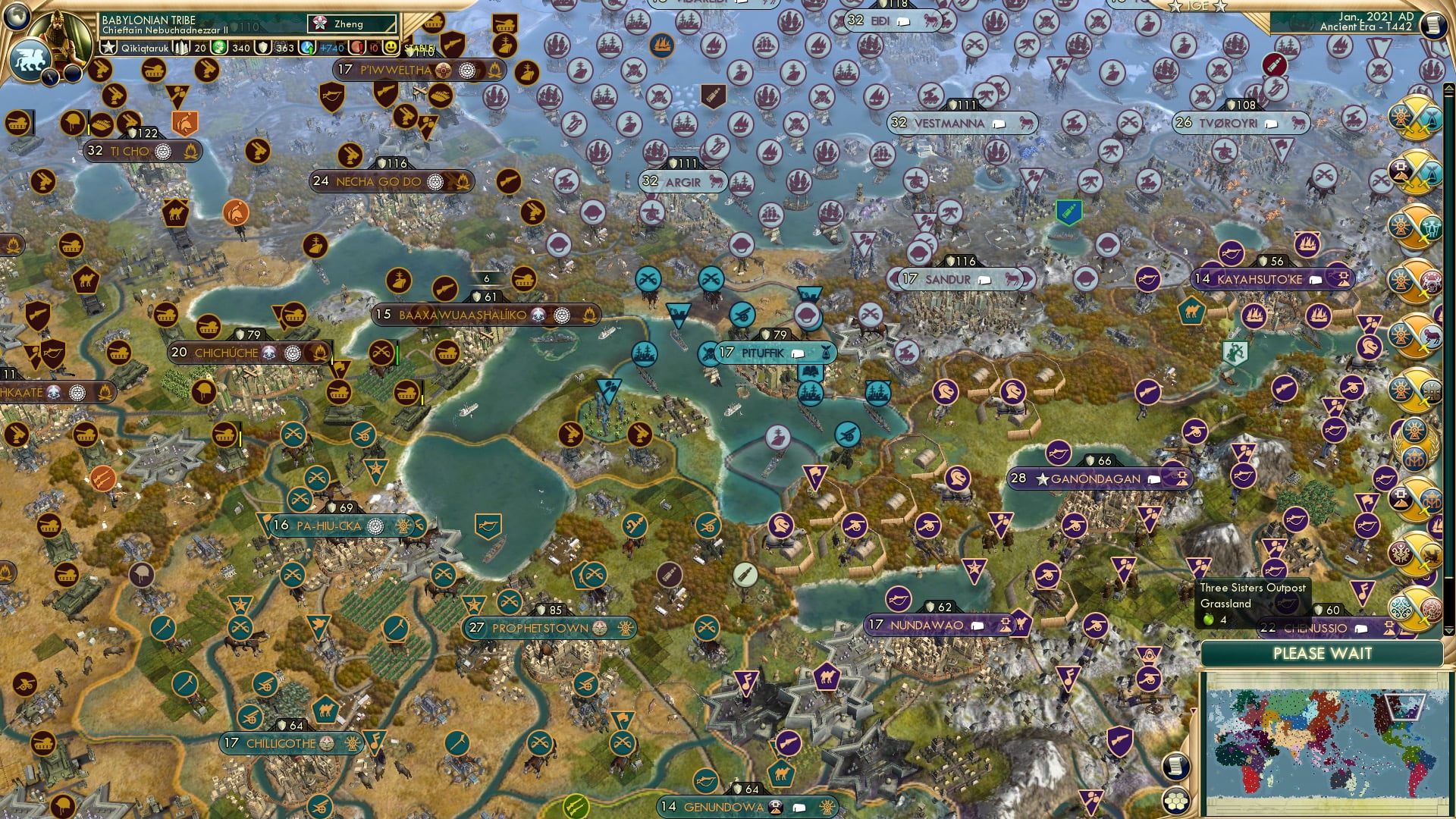This screenshot has width=1456, height=819.
Task: Select the winged lion civilization emblem
Action: click(x=29, y=57)
